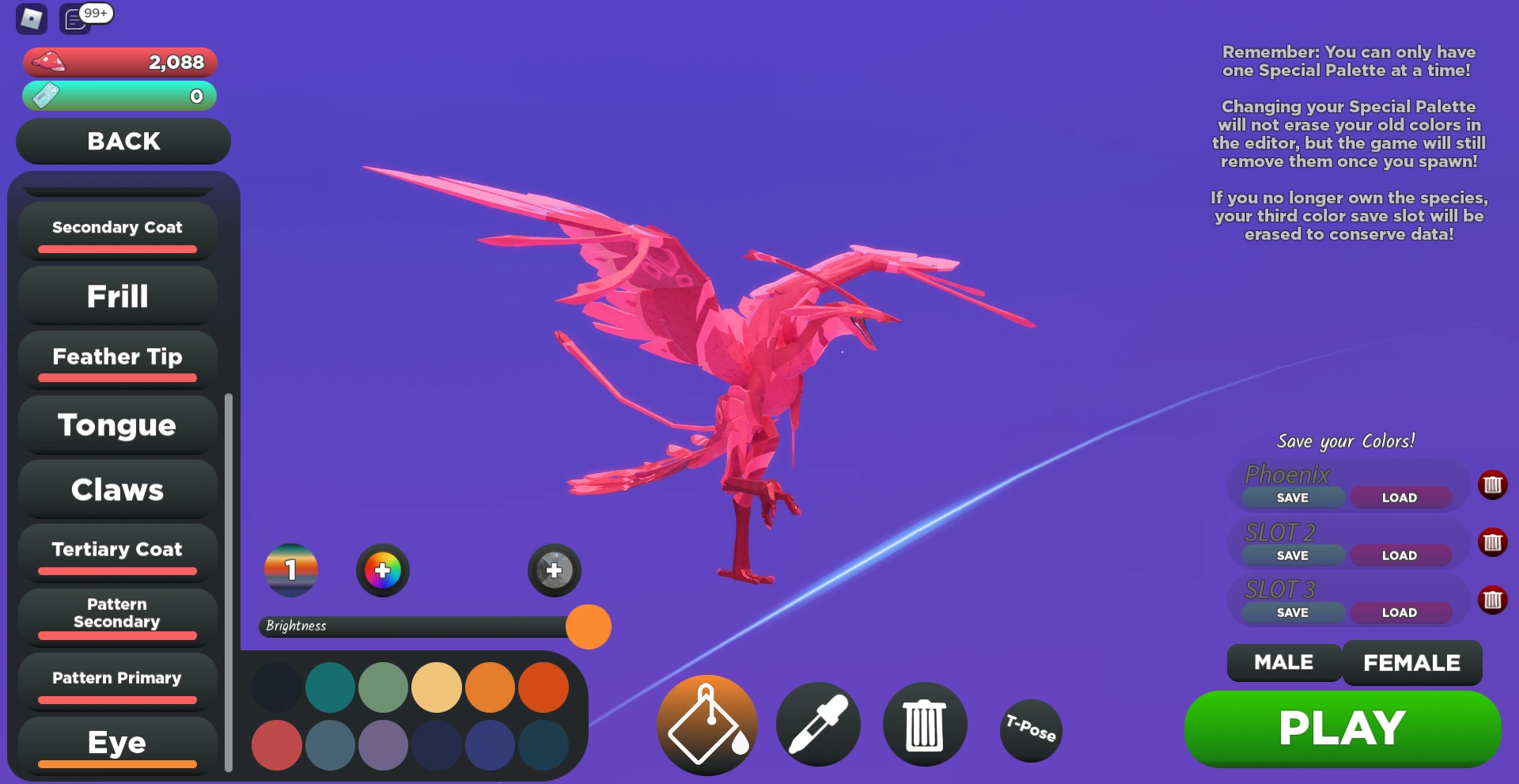This screenshot has height=784, width=1519.
Task: Open the Feather Tip color section
Action: pos(116,358)
